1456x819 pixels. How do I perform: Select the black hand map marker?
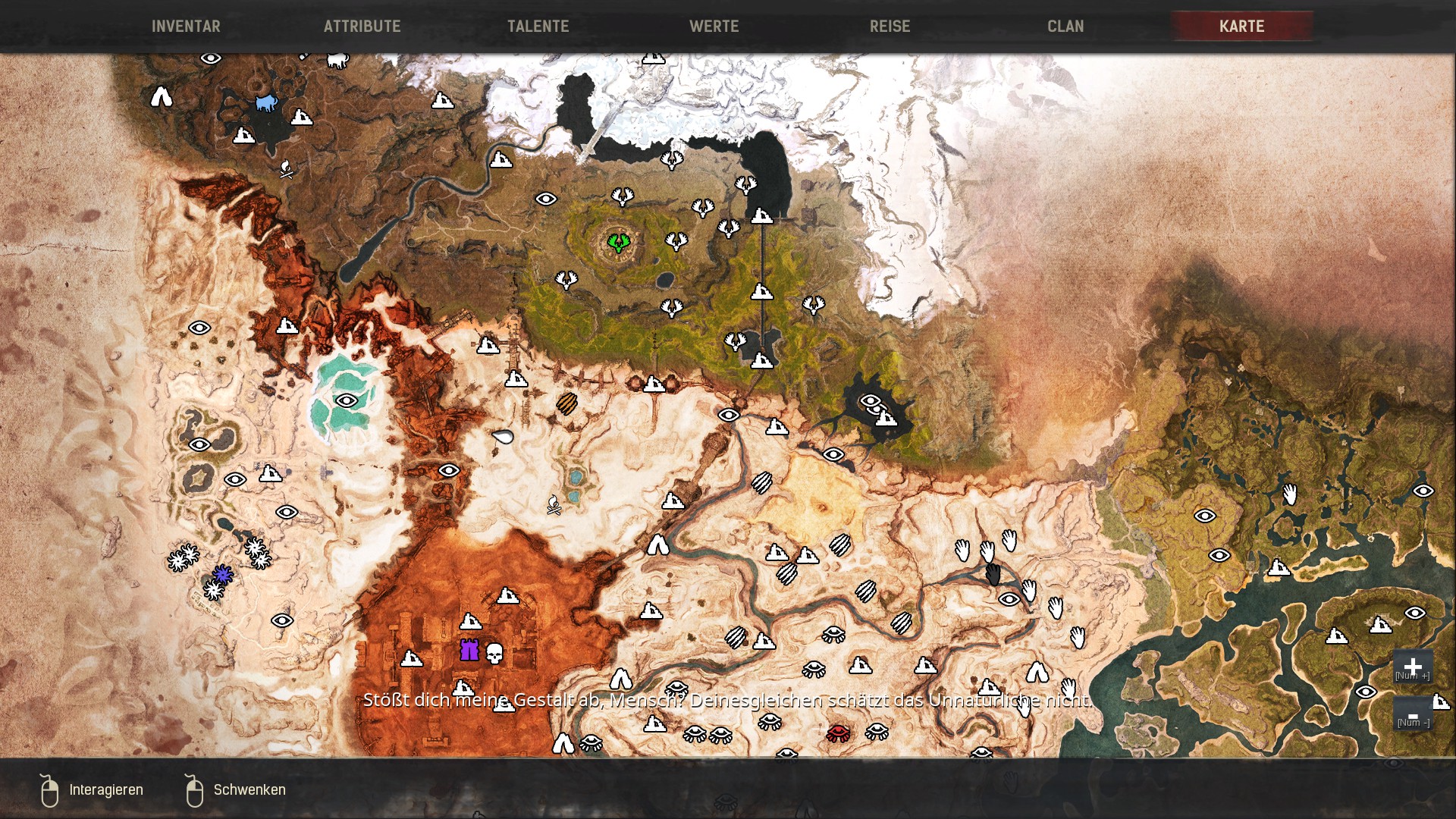pyautogui.click(x=993, y=574)
